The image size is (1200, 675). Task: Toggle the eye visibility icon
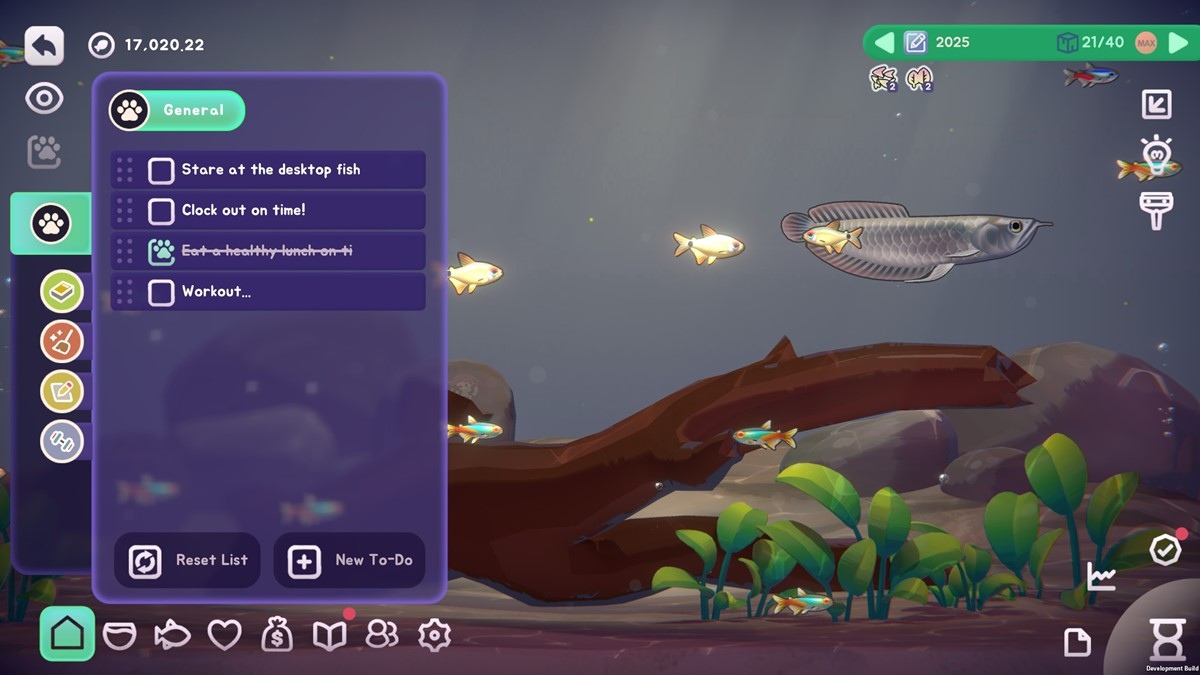44,98
